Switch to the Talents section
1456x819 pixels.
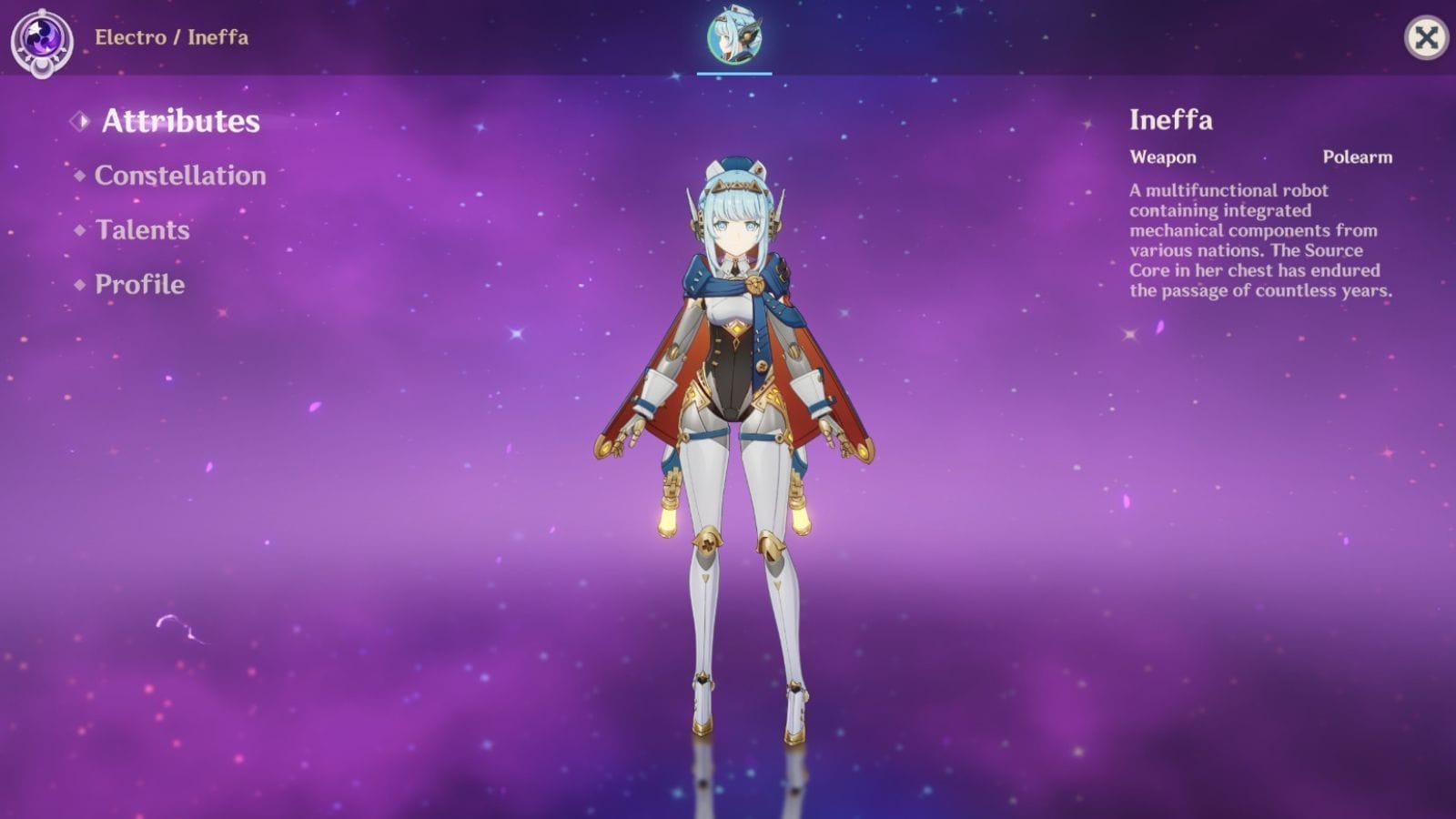point(142,229)
